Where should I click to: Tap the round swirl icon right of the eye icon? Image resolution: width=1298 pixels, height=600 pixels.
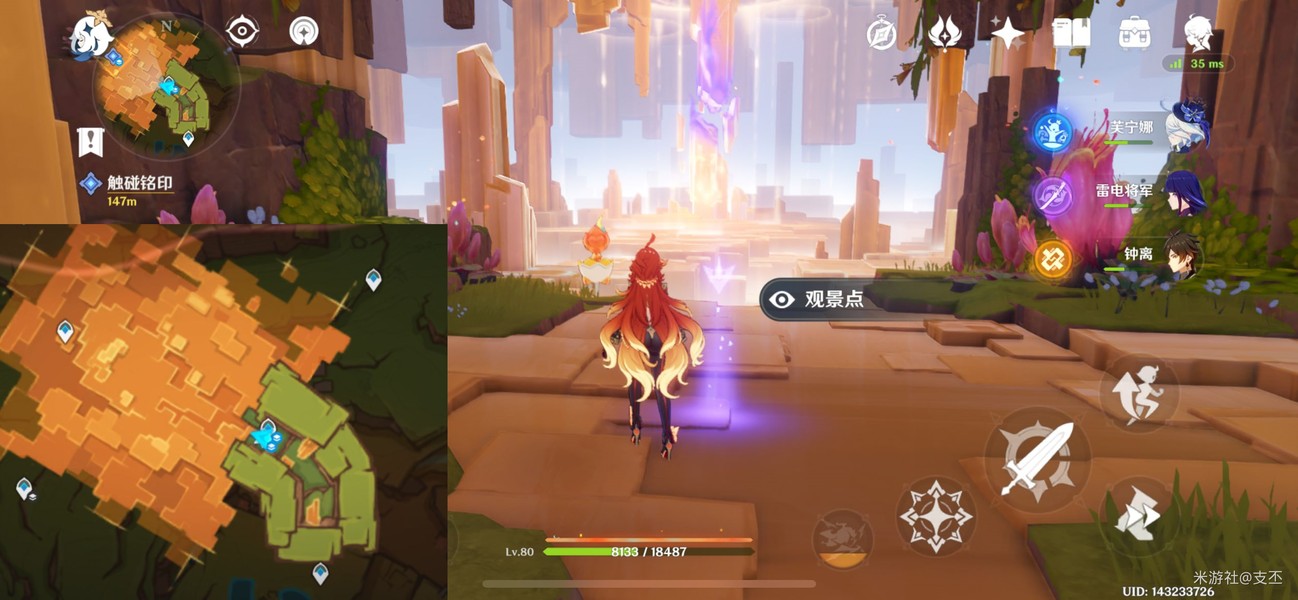[304, 32]
